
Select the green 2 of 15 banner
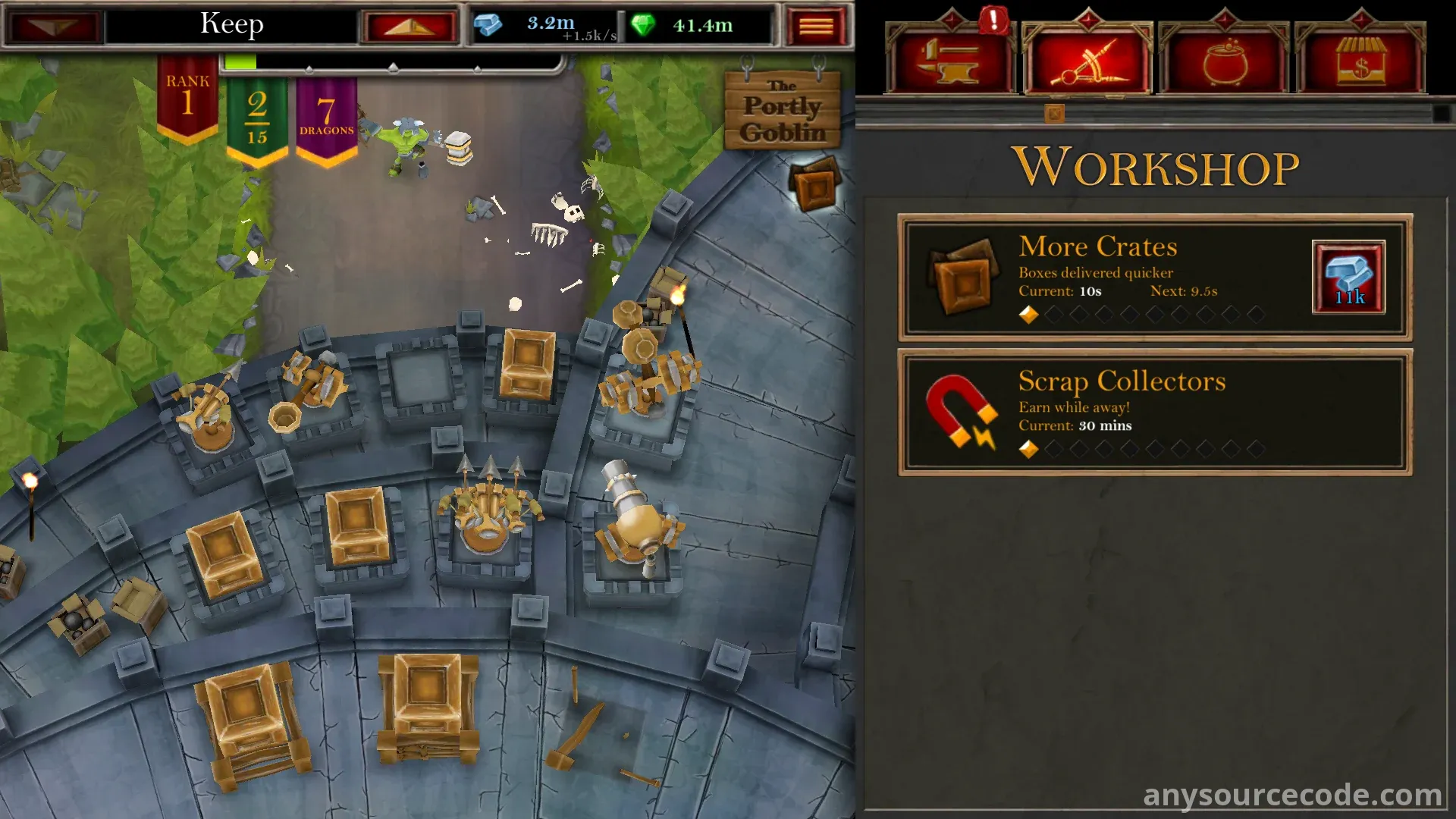click(x=257, y=118)
